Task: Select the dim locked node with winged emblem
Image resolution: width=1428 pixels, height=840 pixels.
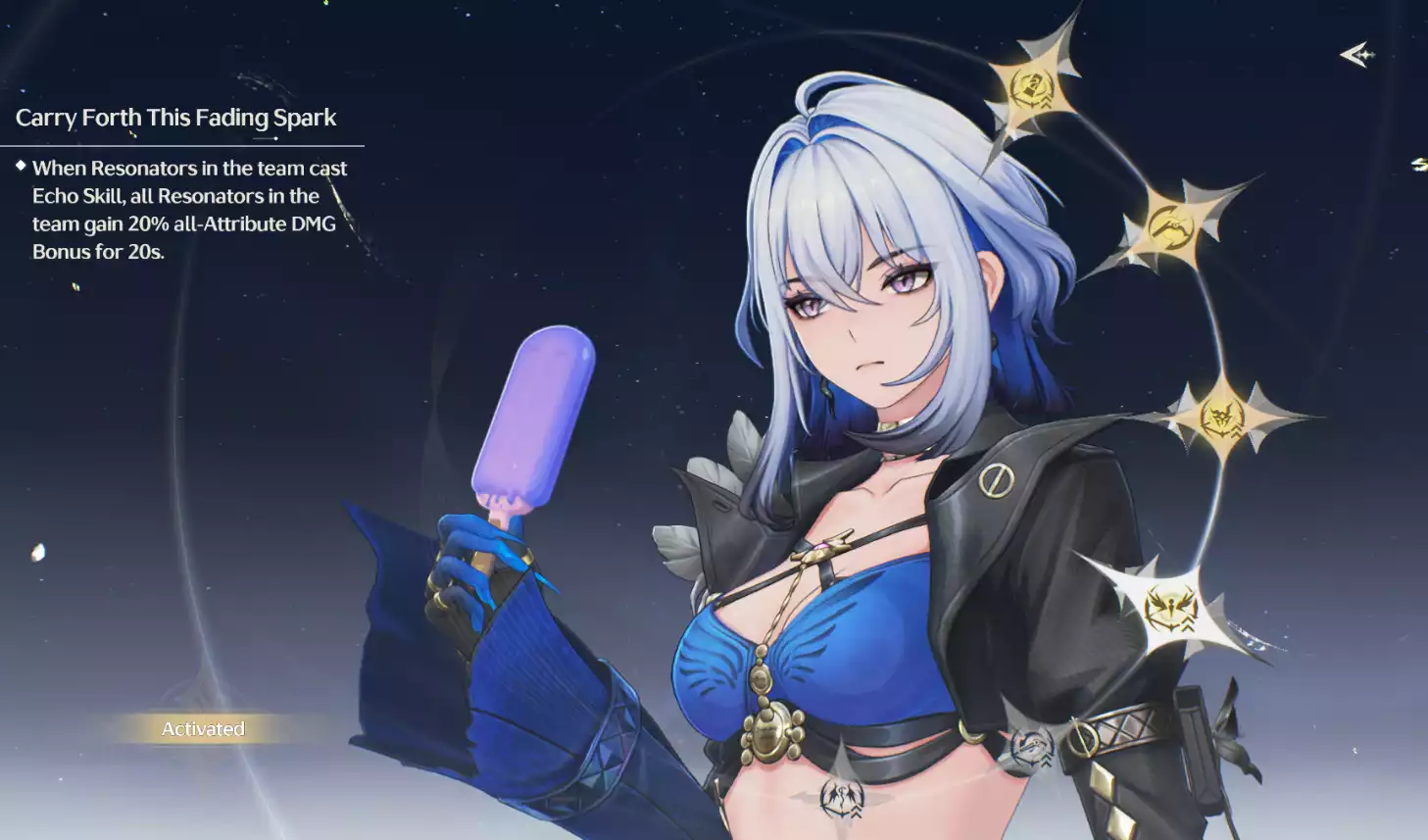Action: (x=842, y=795)
